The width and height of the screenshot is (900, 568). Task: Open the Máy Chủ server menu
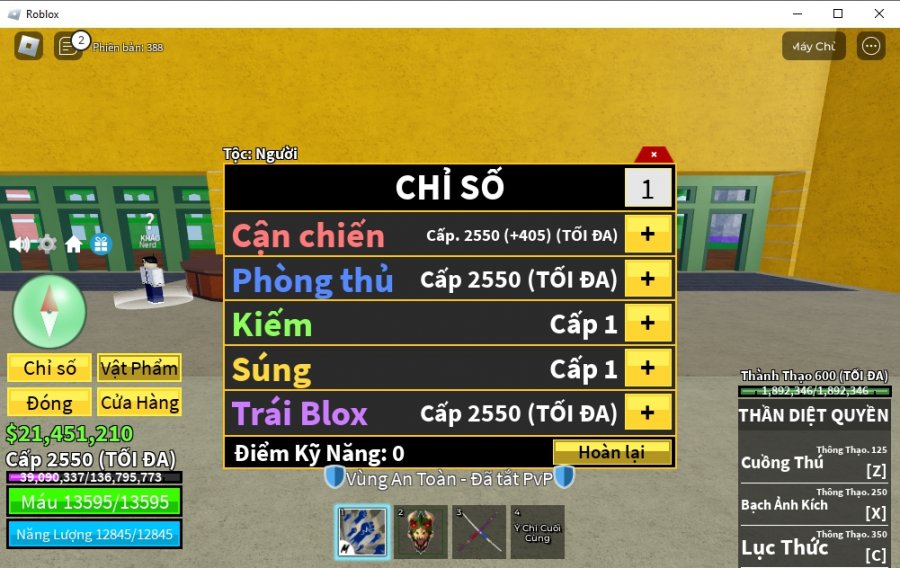pos(813,46)
